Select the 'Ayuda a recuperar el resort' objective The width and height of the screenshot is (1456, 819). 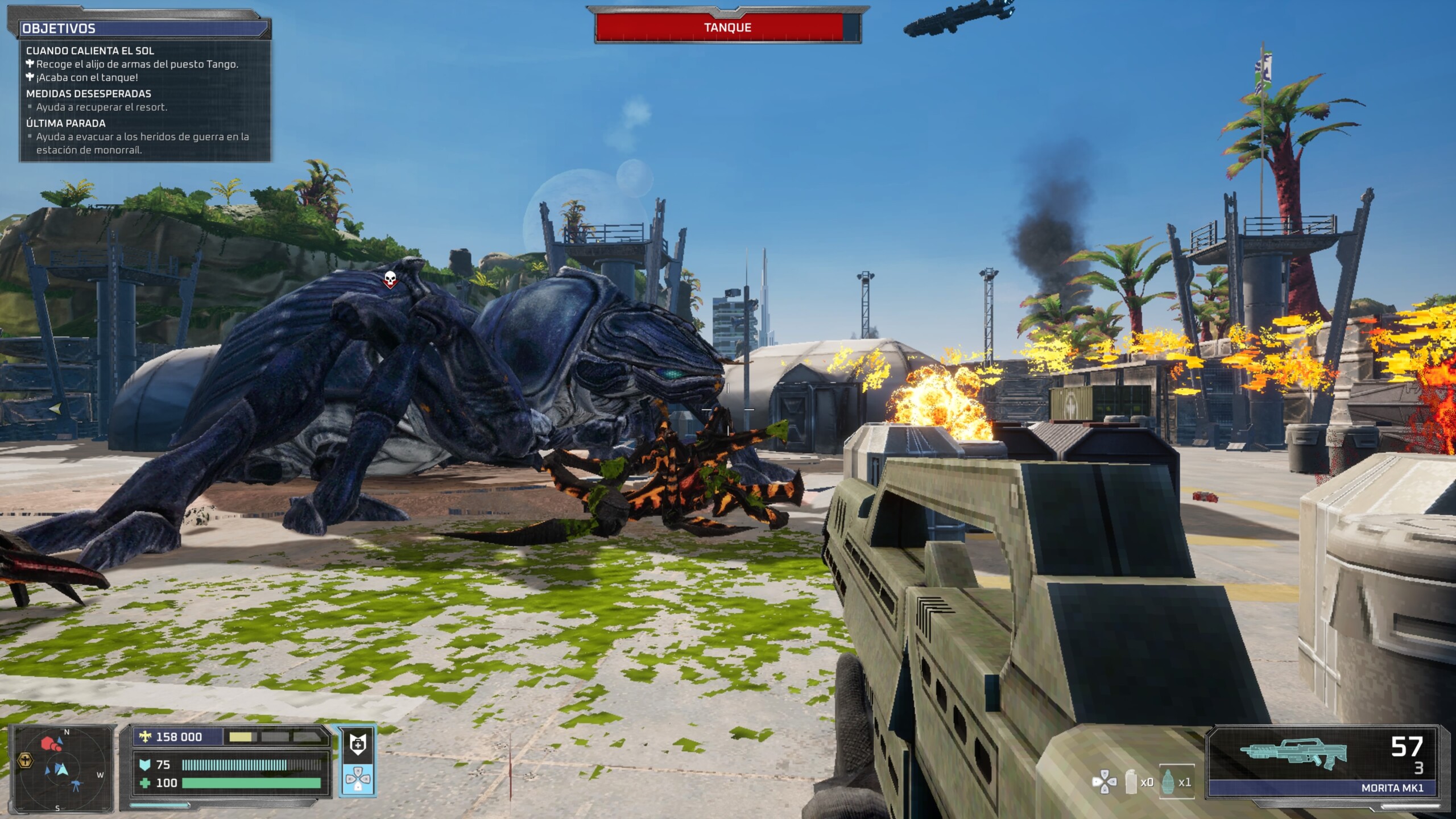pyautogui.click(x=102, y=107)
